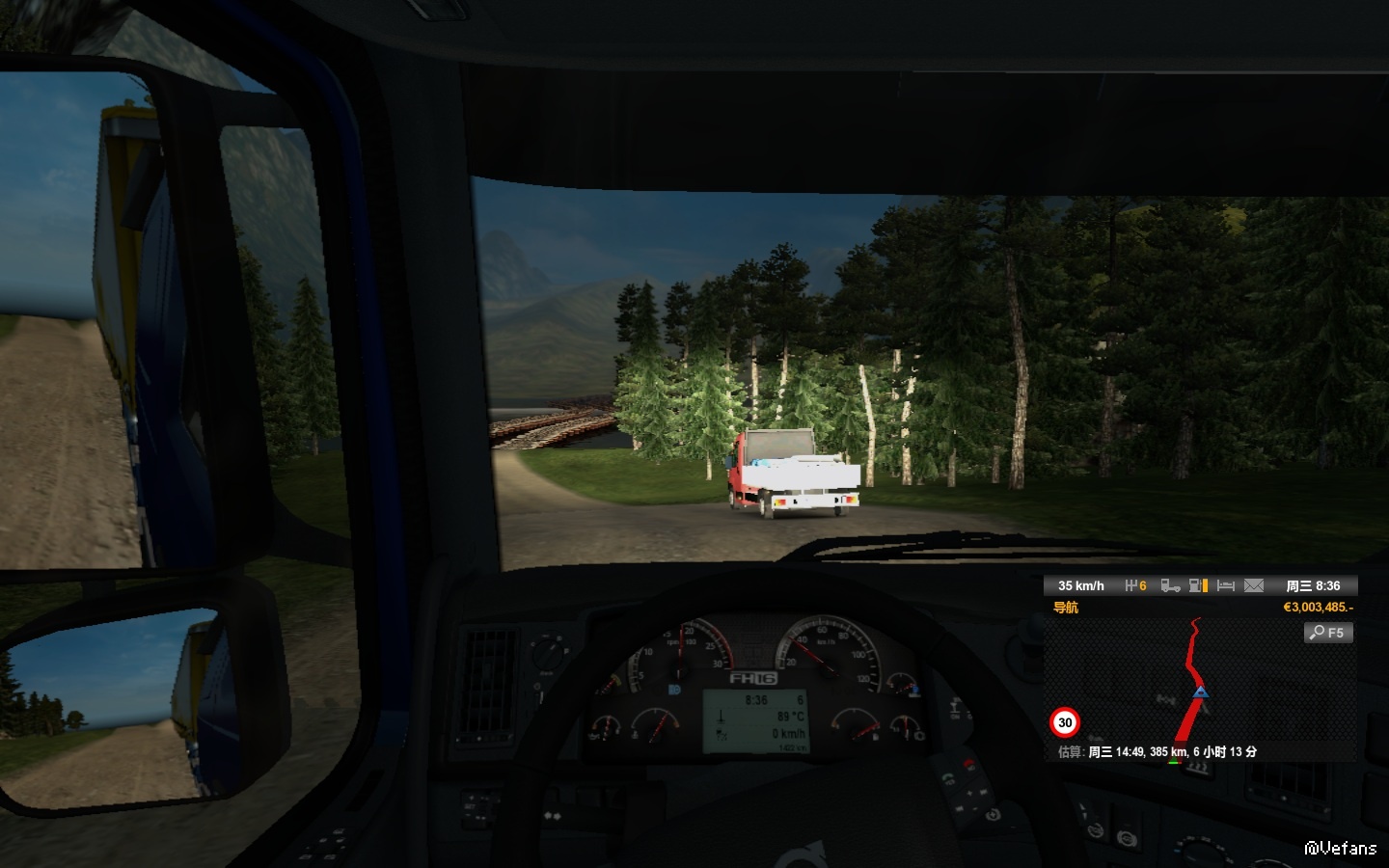The height and width of the screenshot is (868, 1389).
Task: Click the magnifier F5 zoom button
Action: pos(1328,633)
